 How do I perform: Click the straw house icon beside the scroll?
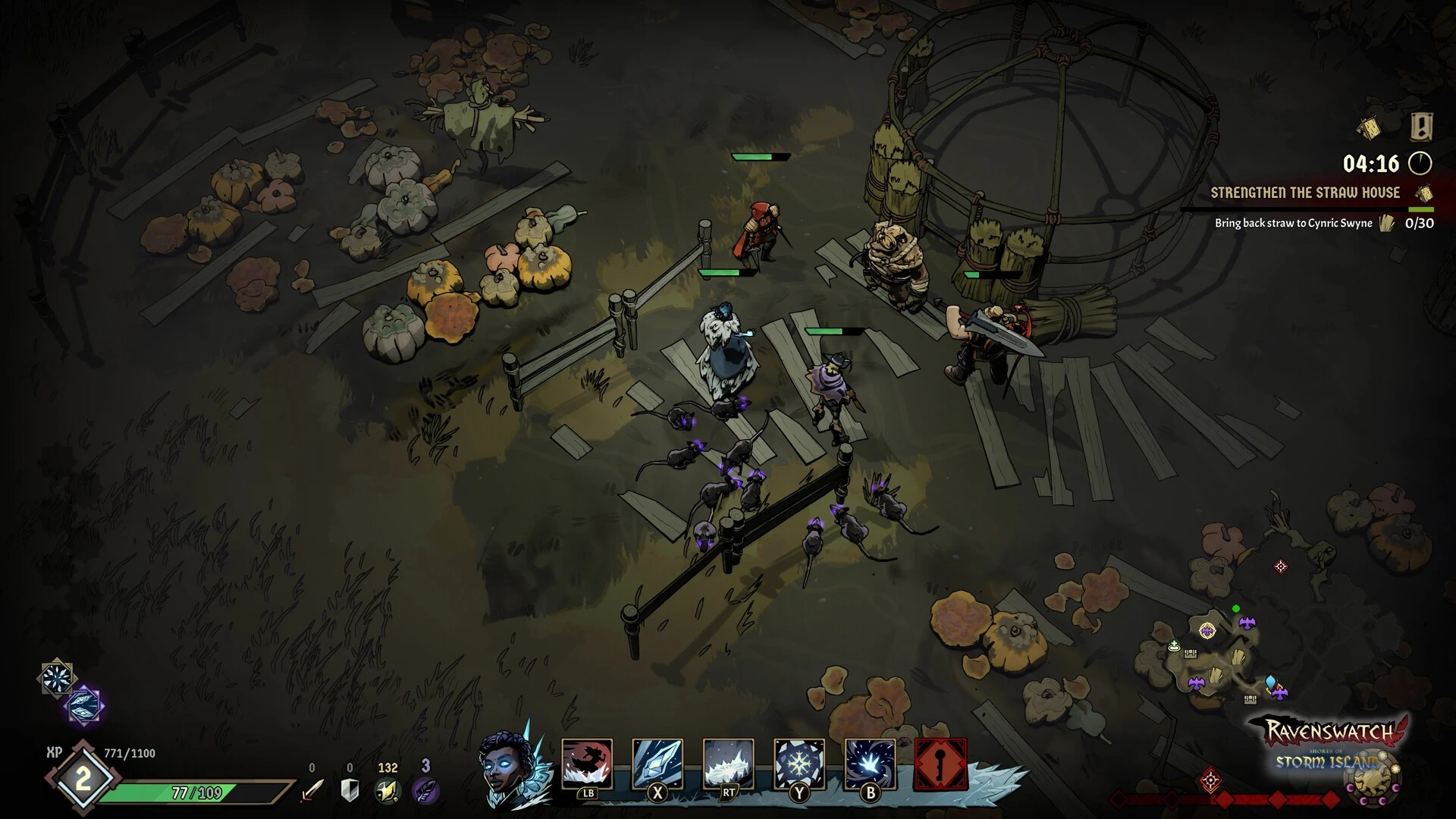point(1369,128)
